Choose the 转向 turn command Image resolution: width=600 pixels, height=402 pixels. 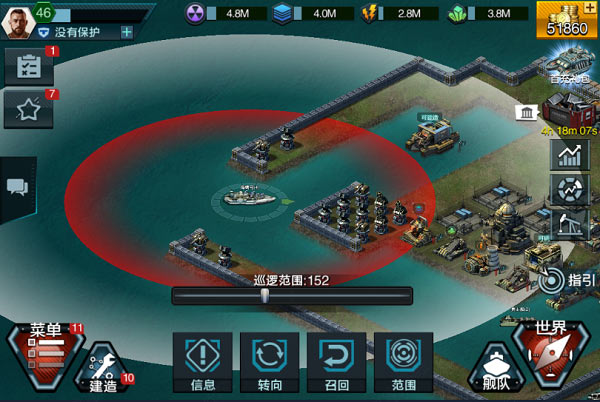[269, 360]
